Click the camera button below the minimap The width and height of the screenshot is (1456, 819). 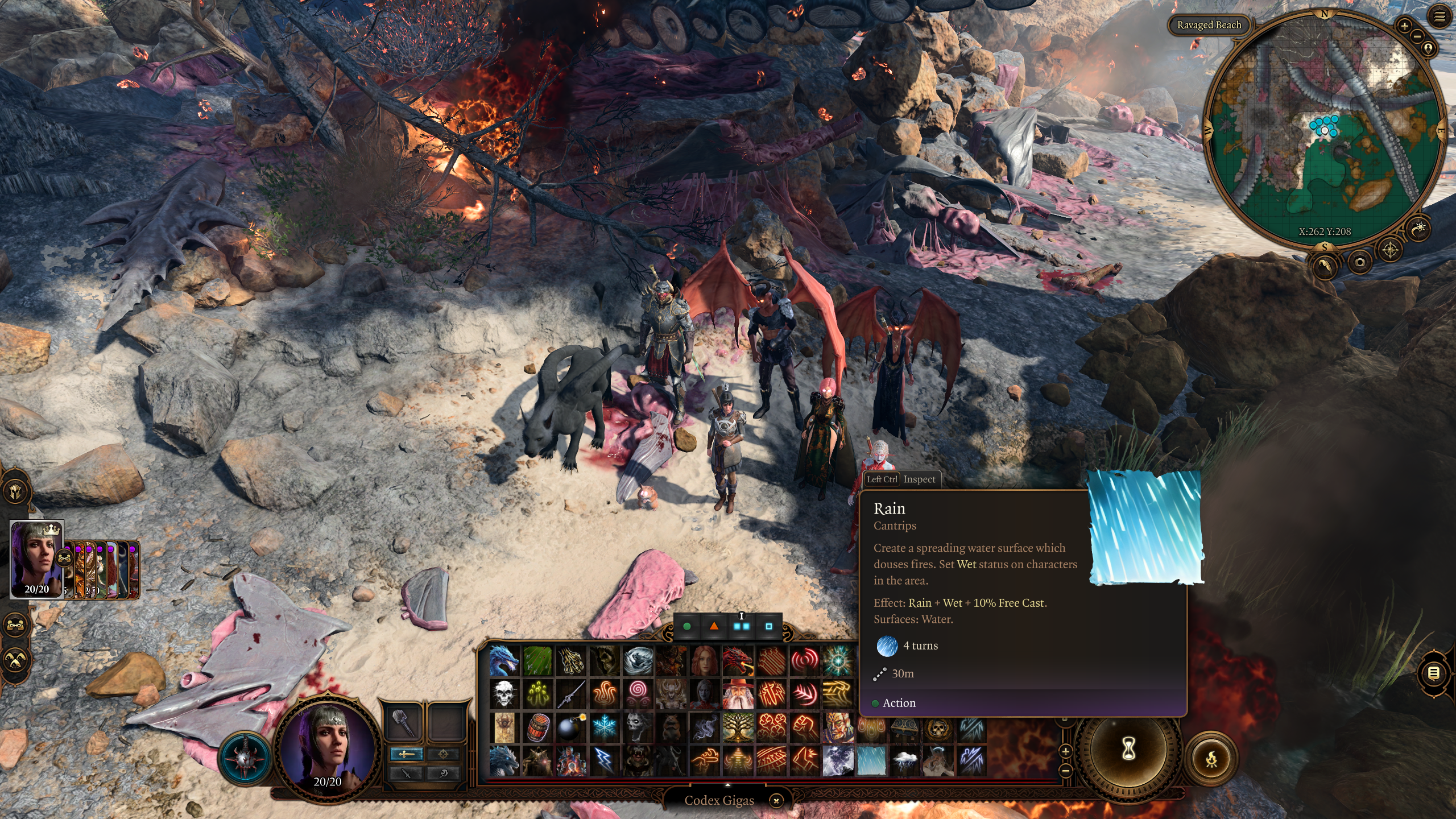[1359, 262]
